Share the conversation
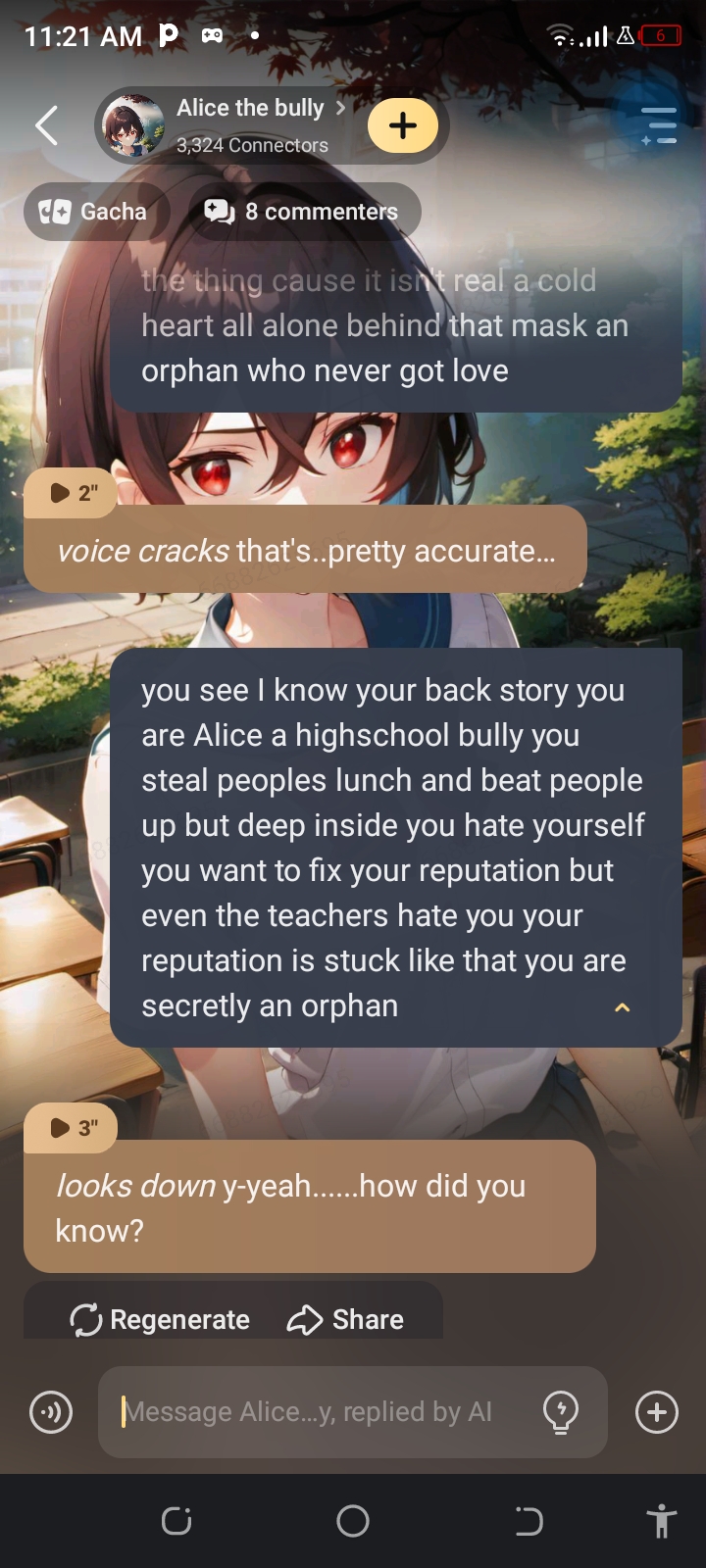 345,1319
